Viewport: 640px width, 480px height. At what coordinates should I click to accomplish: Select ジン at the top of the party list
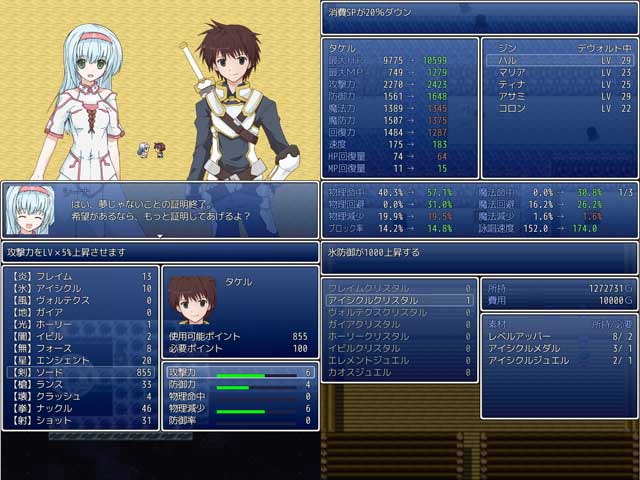[x=559, y=47]
